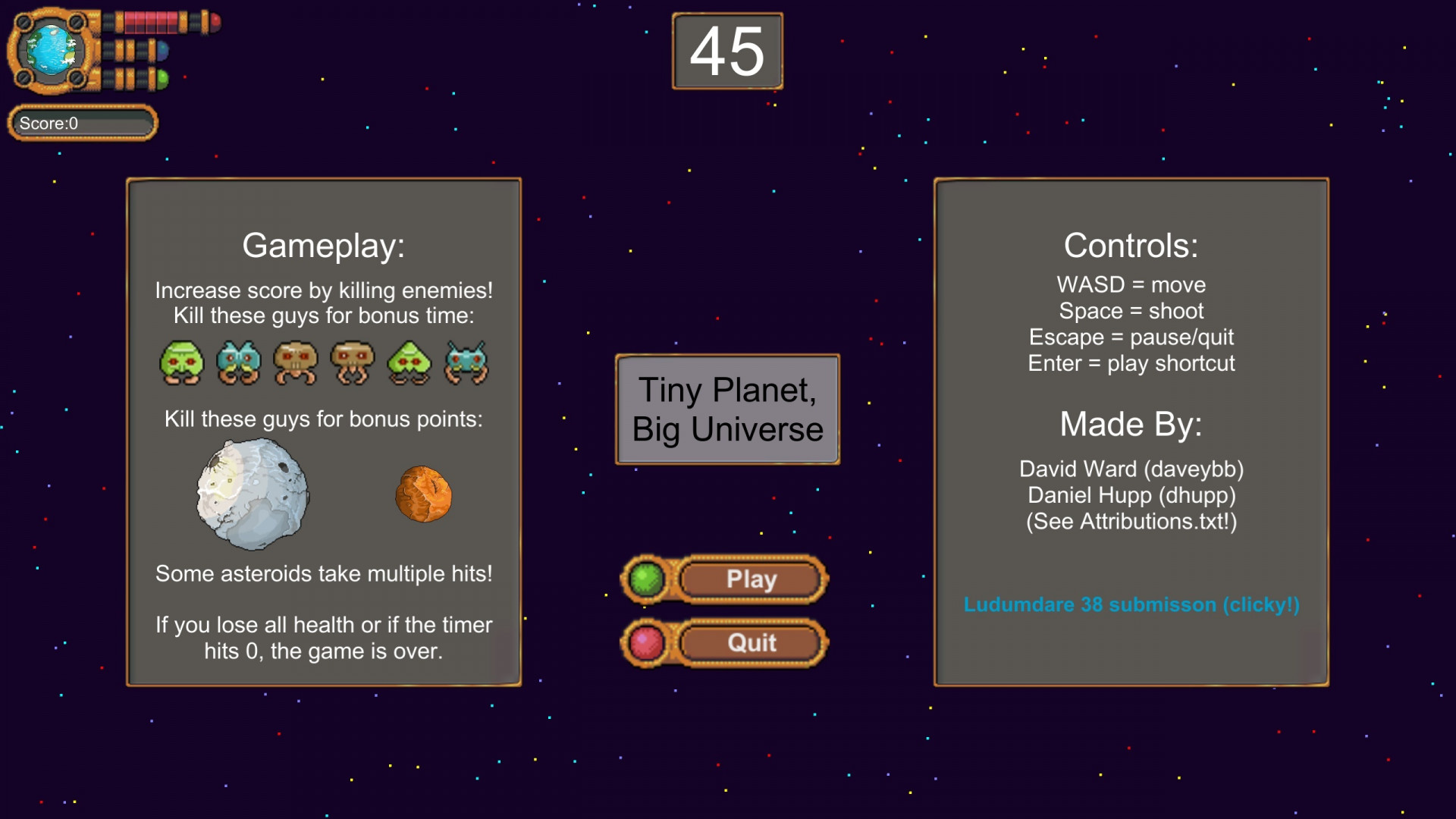Click the blue antennae crab alien sprite
This screenshot has width=1456, height=819.
[466, 362]
